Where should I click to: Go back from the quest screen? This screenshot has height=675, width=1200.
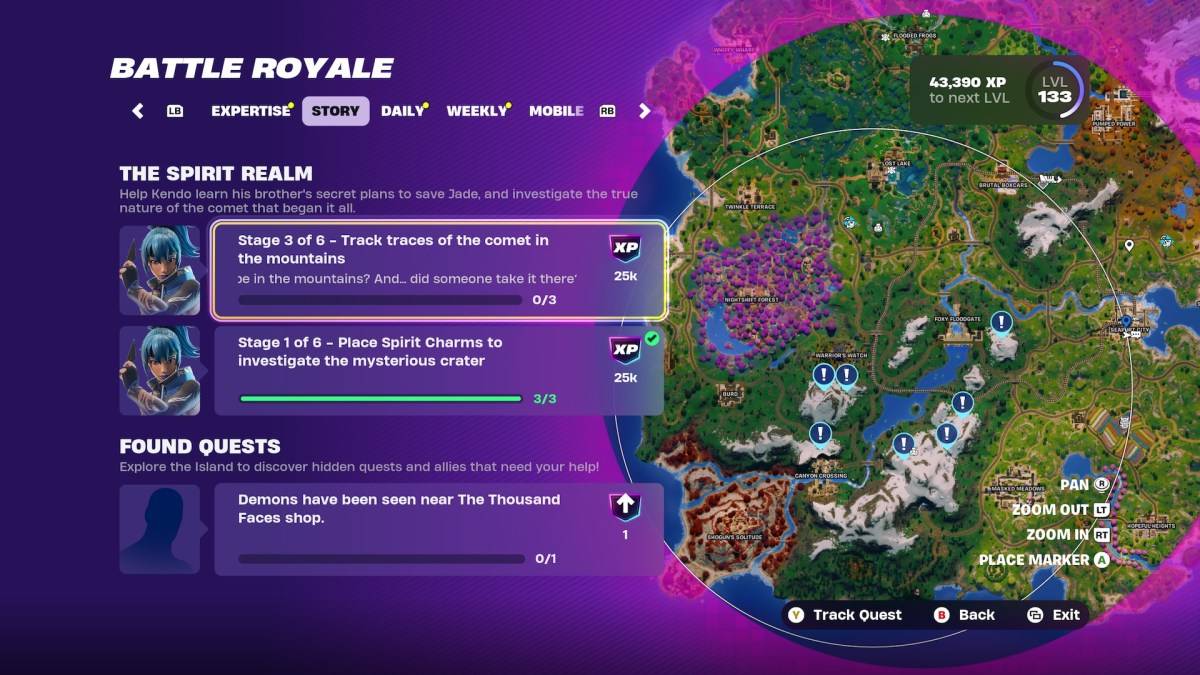click(x=964, y=615)
